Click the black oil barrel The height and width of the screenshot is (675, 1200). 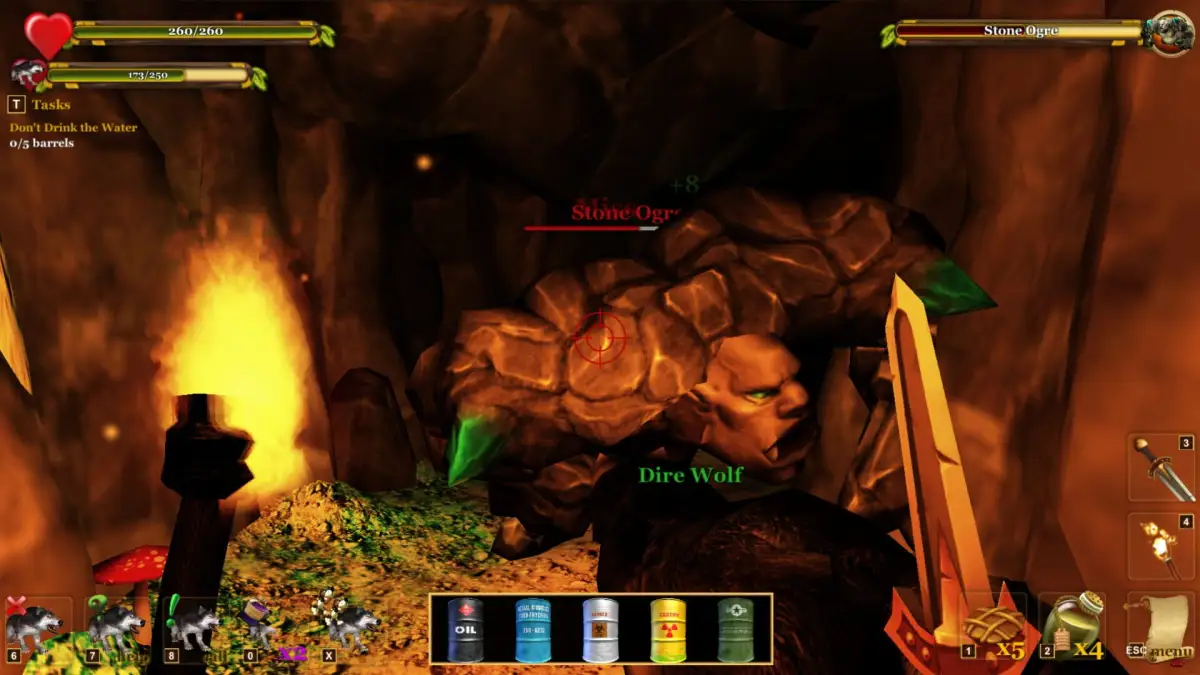465,630
